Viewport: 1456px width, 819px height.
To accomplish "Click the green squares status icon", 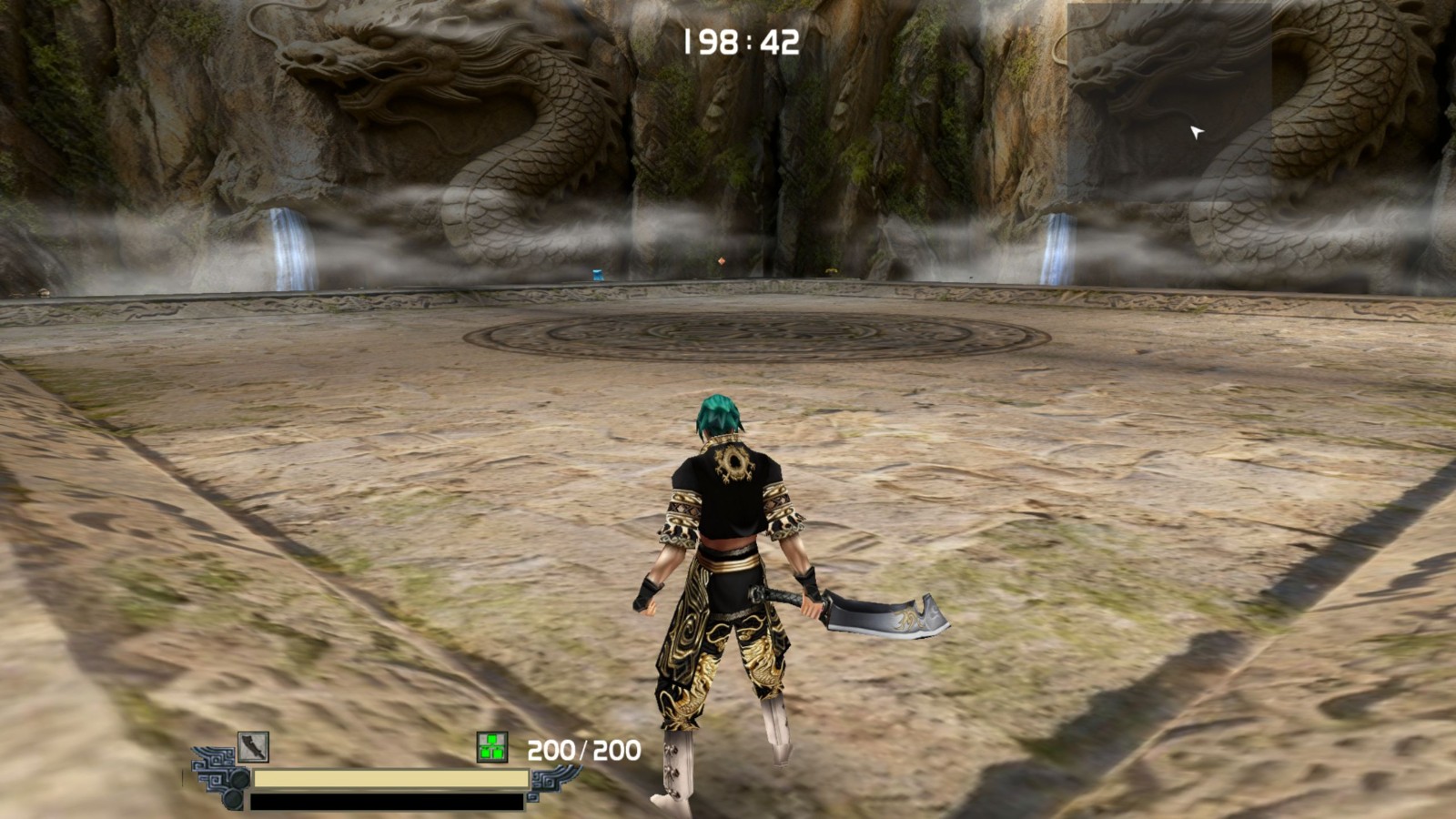I will pos(492,748).
